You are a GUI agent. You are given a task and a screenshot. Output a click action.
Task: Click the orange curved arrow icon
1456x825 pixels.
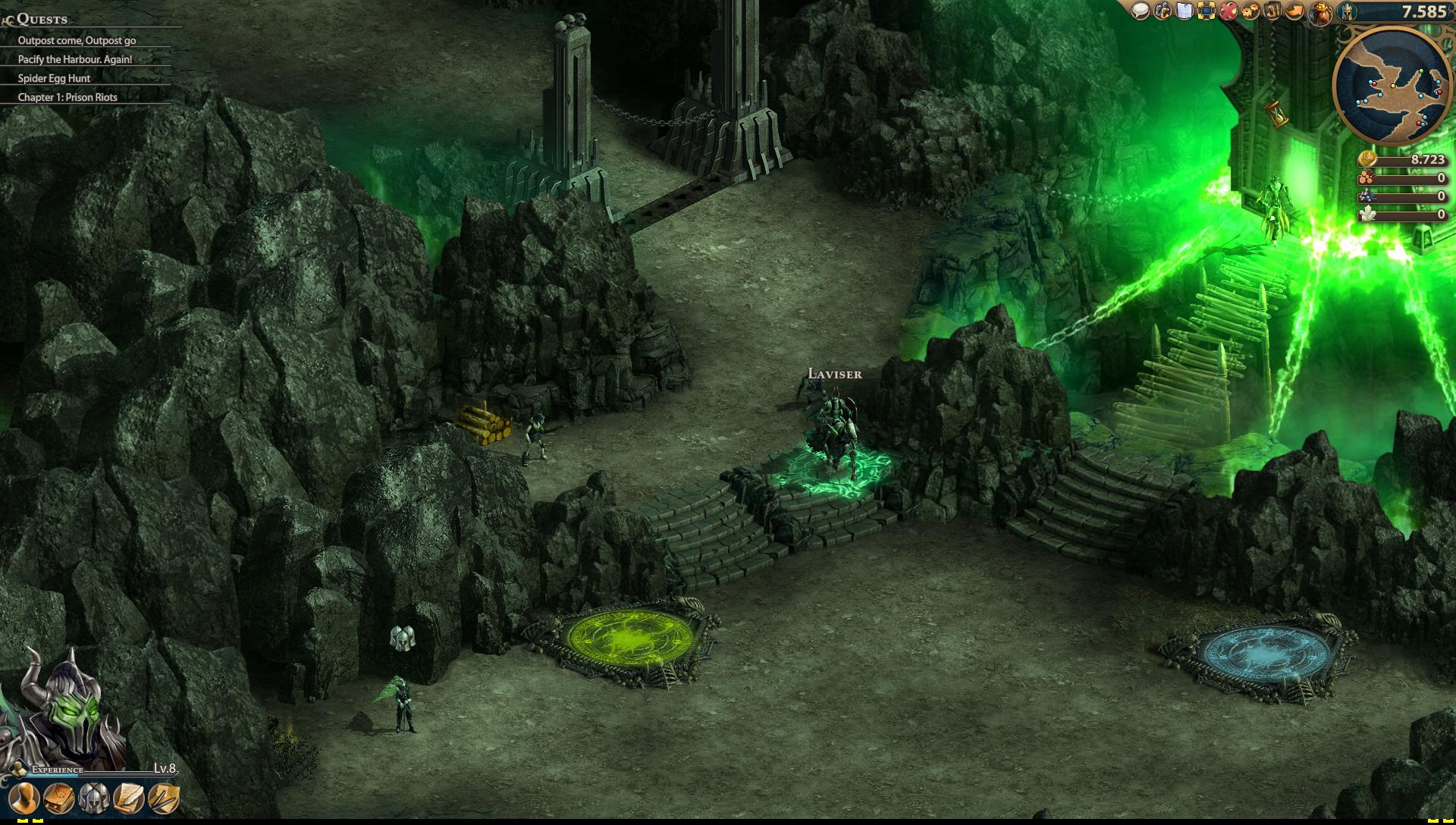coord(1295,11)
